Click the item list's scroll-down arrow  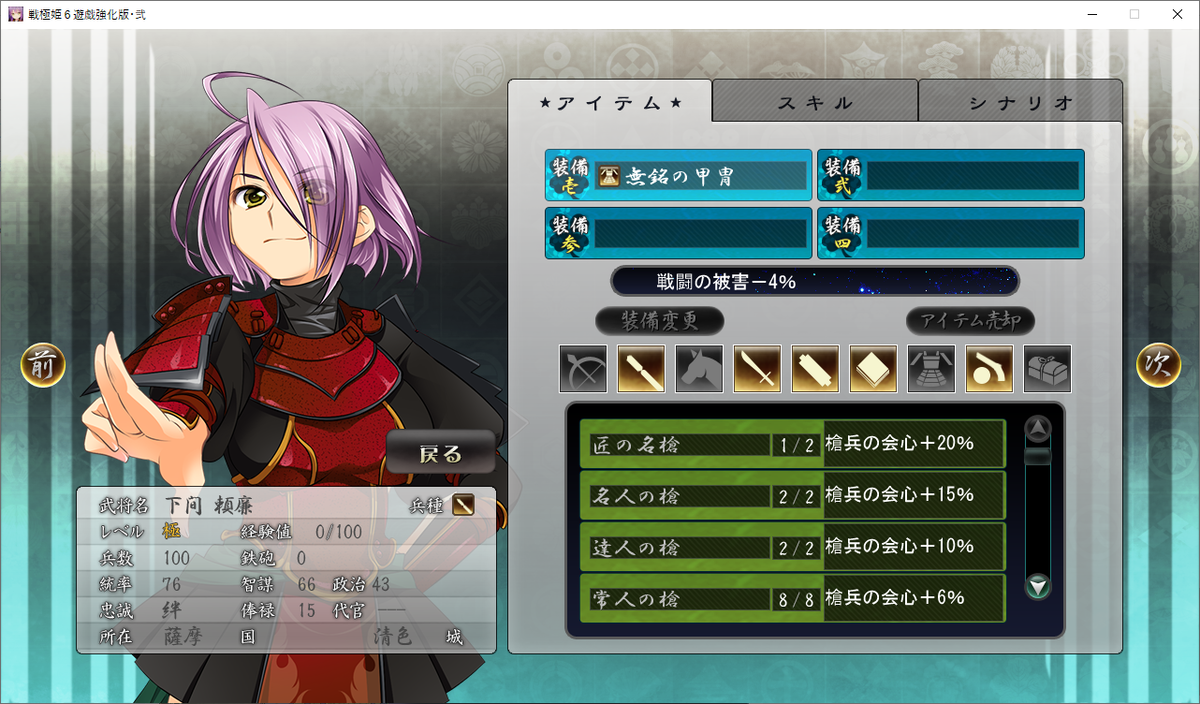1039,586
